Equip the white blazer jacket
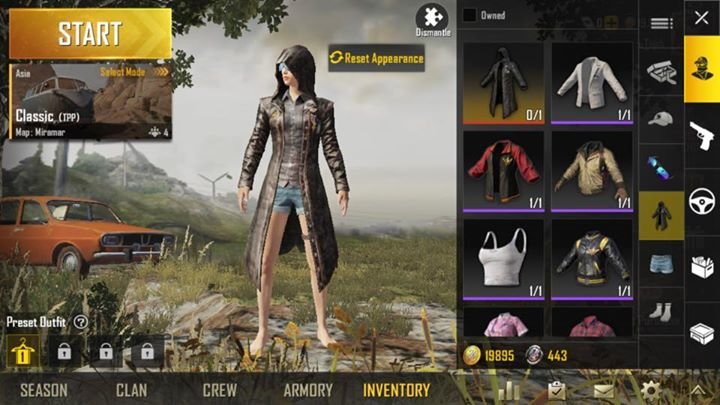This screenshot has width=720, height=405. click(x=591, y=82)
